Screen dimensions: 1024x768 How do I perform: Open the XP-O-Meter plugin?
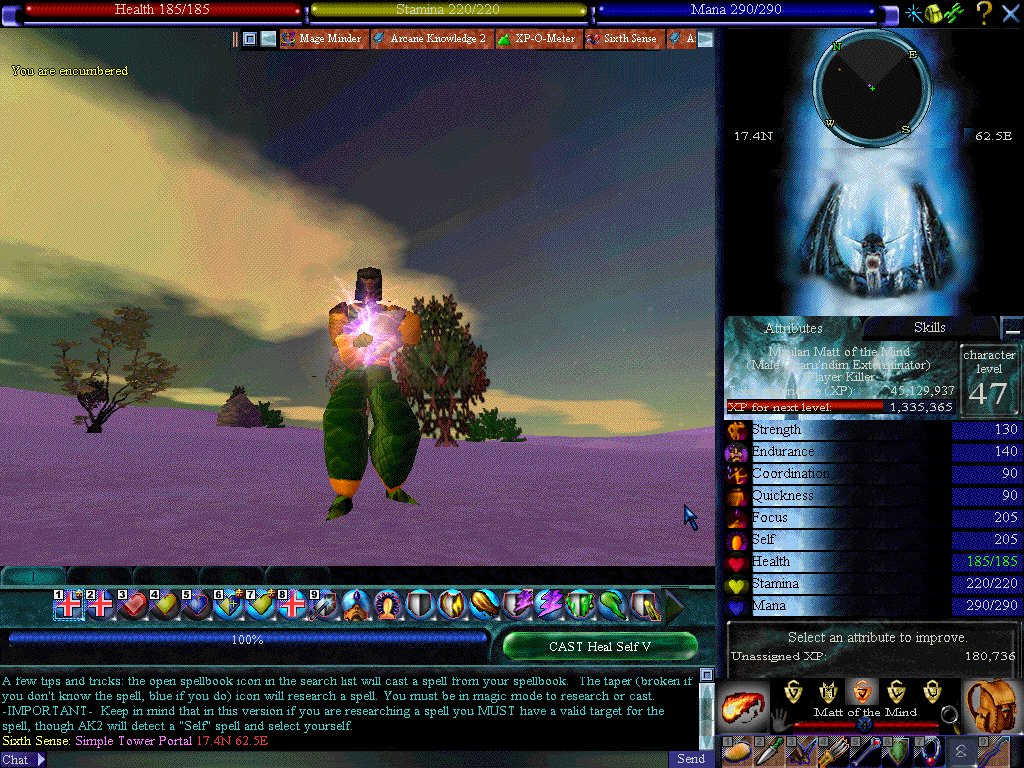(536, 39)
